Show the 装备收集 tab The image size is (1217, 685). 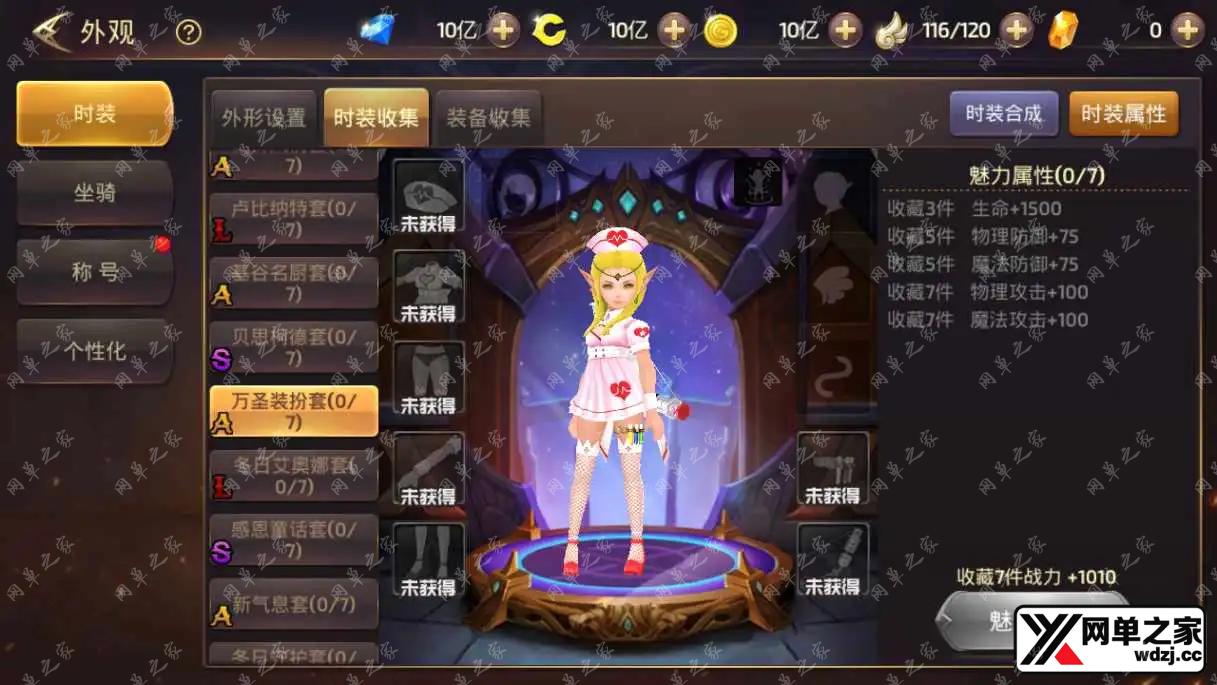click(488, 118)
